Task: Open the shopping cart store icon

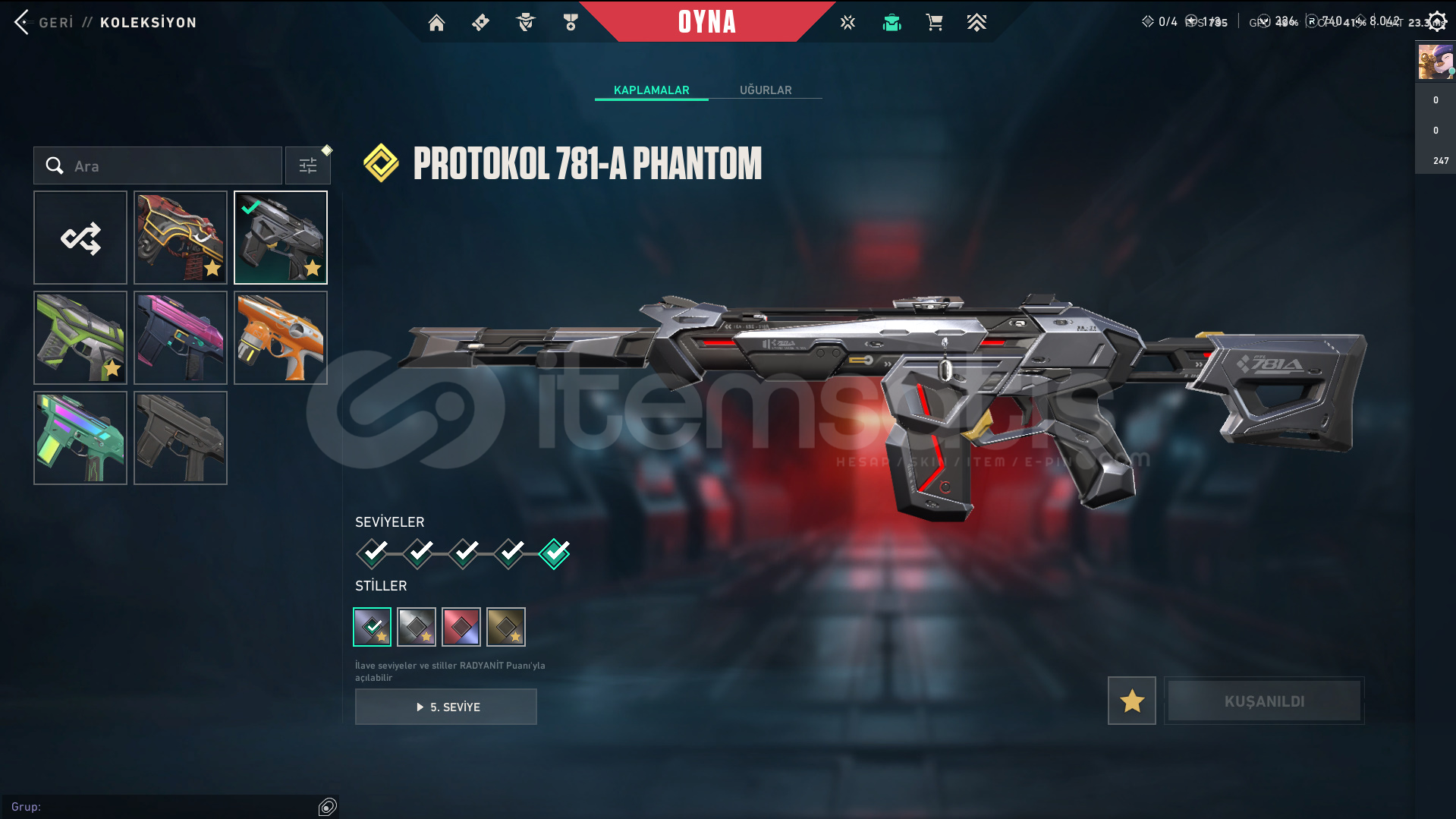Action: 934,23
